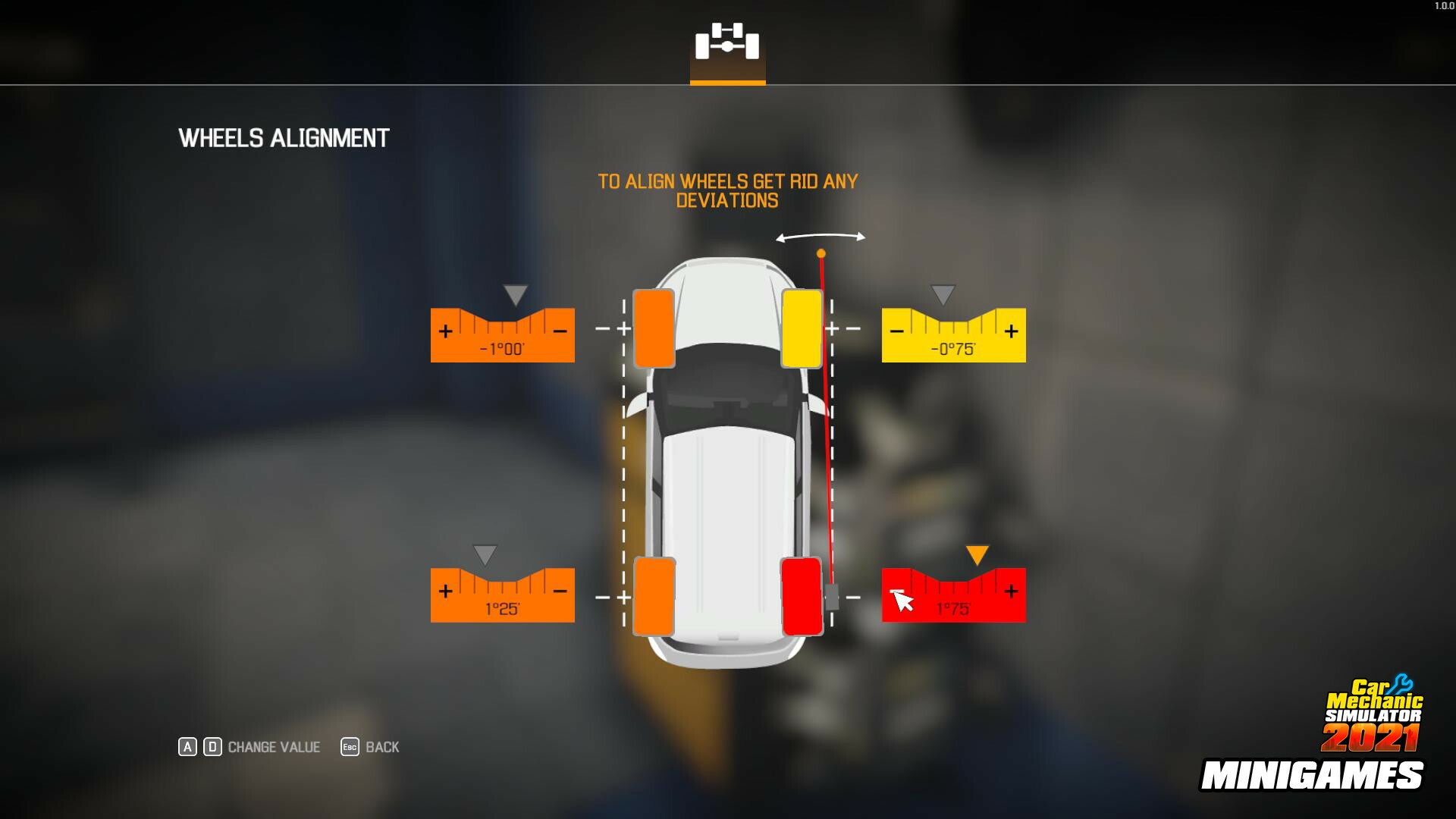Click the orange triangle marker above 1°75'
The height and width of the screenshot is (819, 1456).
[976, 555]
